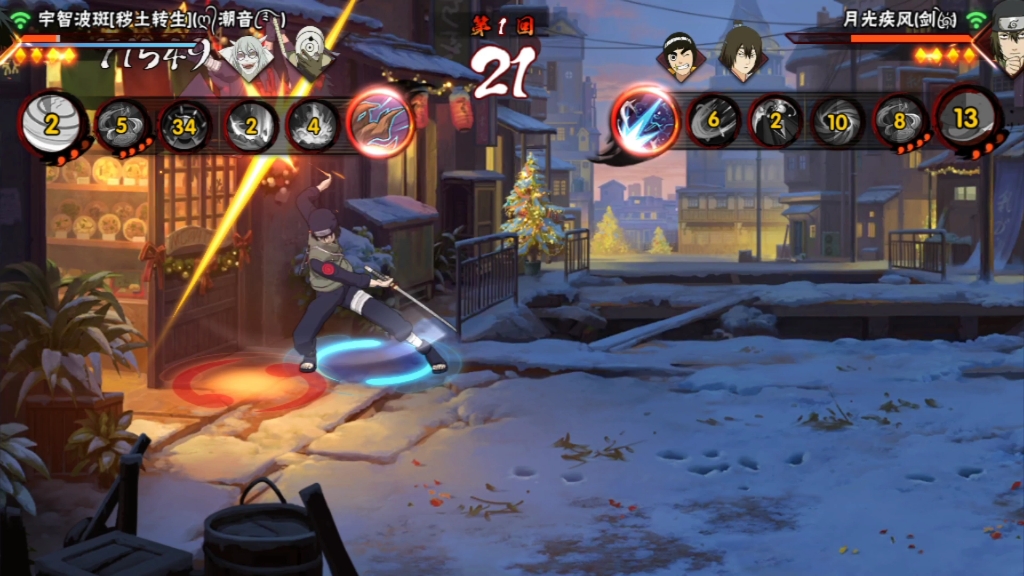Choose Madara's skill showing cooldown 4
The image size is (1024, 576).
(x=313, y=126)
